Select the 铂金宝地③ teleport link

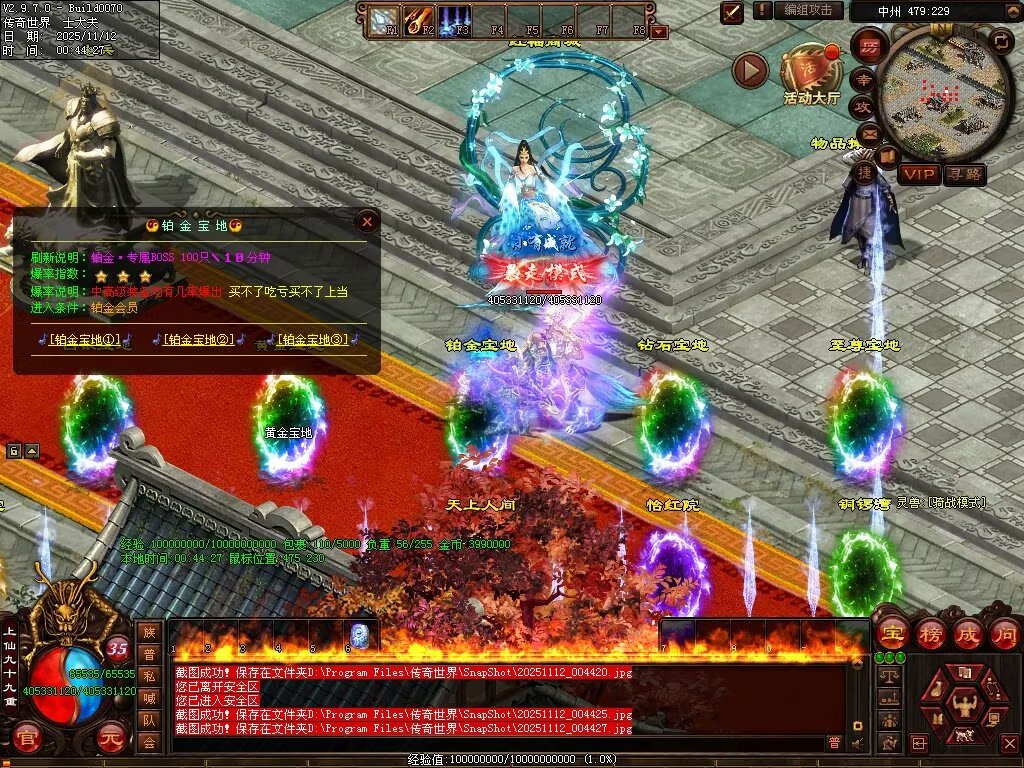[313, 340]
